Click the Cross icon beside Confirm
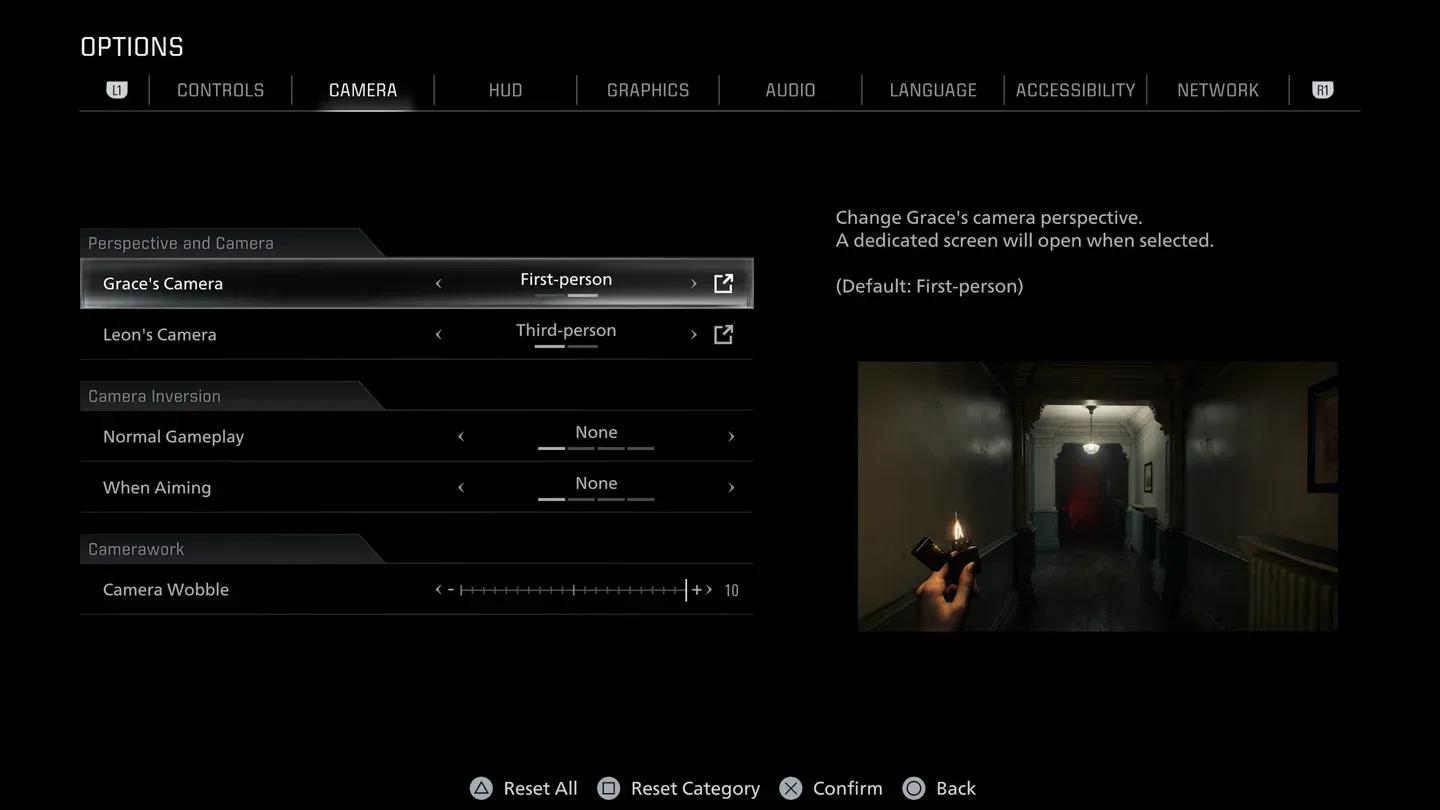 click(789, 787)
